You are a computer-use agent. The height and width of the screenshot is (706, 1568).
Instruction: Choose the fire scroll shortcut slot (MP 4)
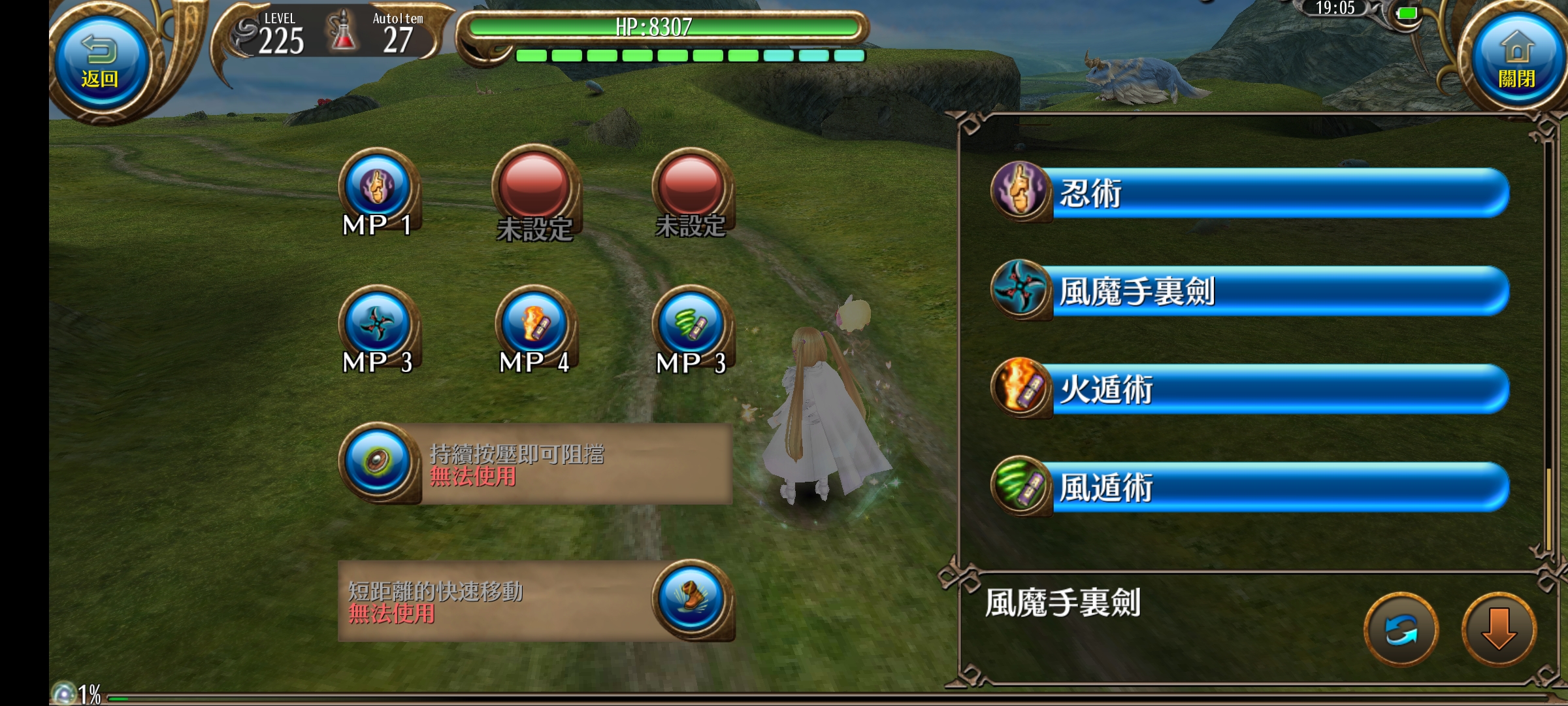[534, 325]
